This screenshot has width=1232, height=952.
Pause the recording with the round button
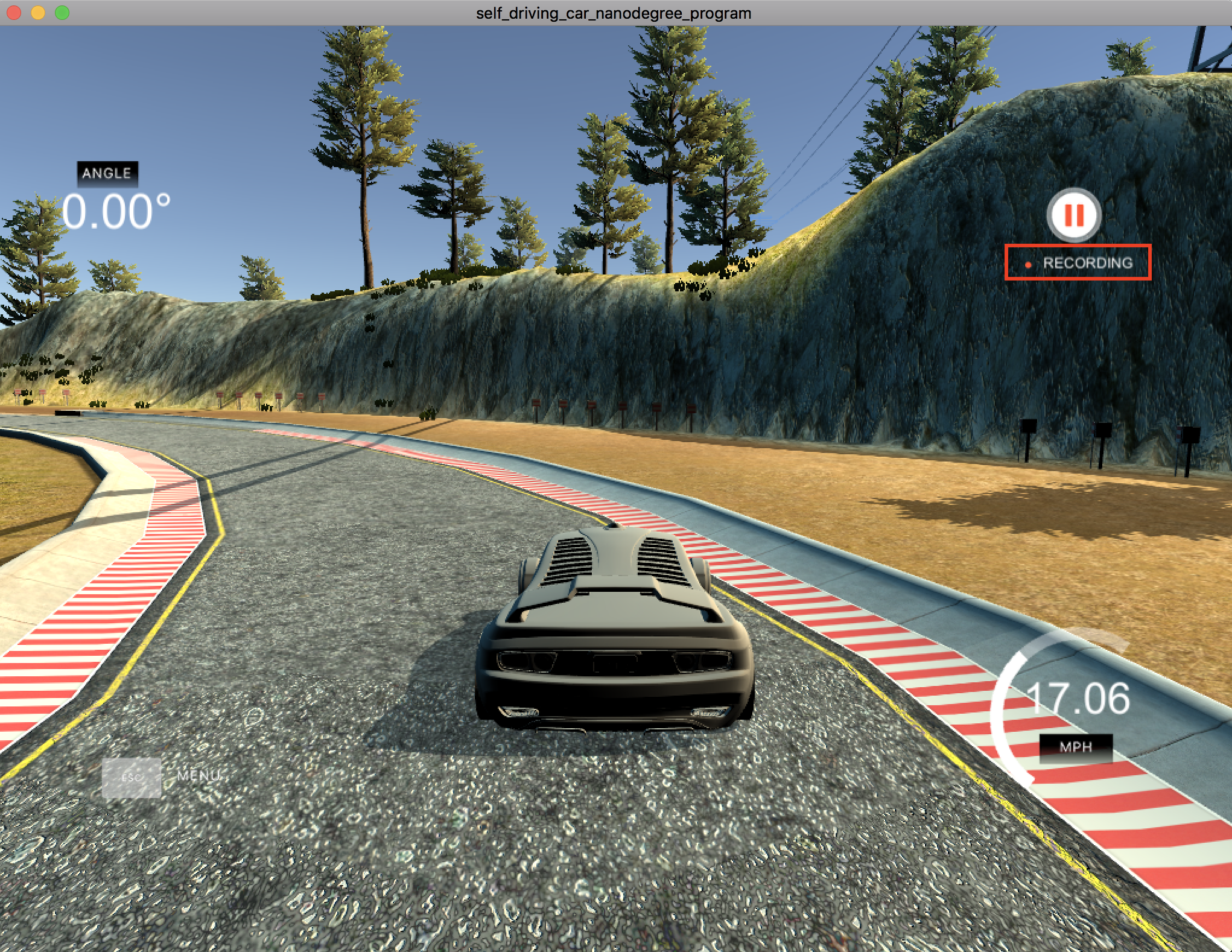click(1074, 215)
